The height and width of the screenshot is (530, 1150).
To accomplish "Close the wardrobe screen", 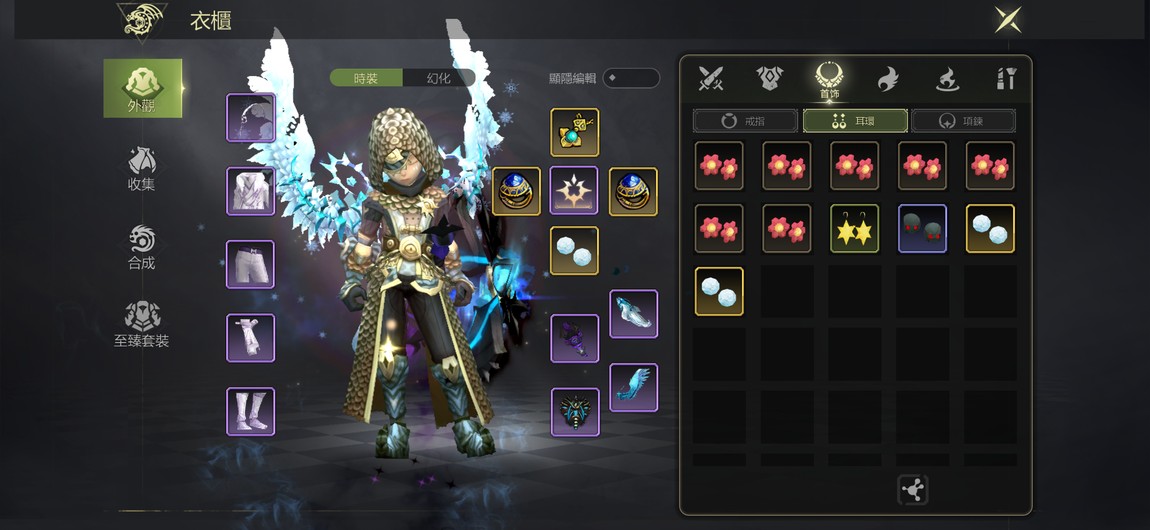I will [1007, 19].
